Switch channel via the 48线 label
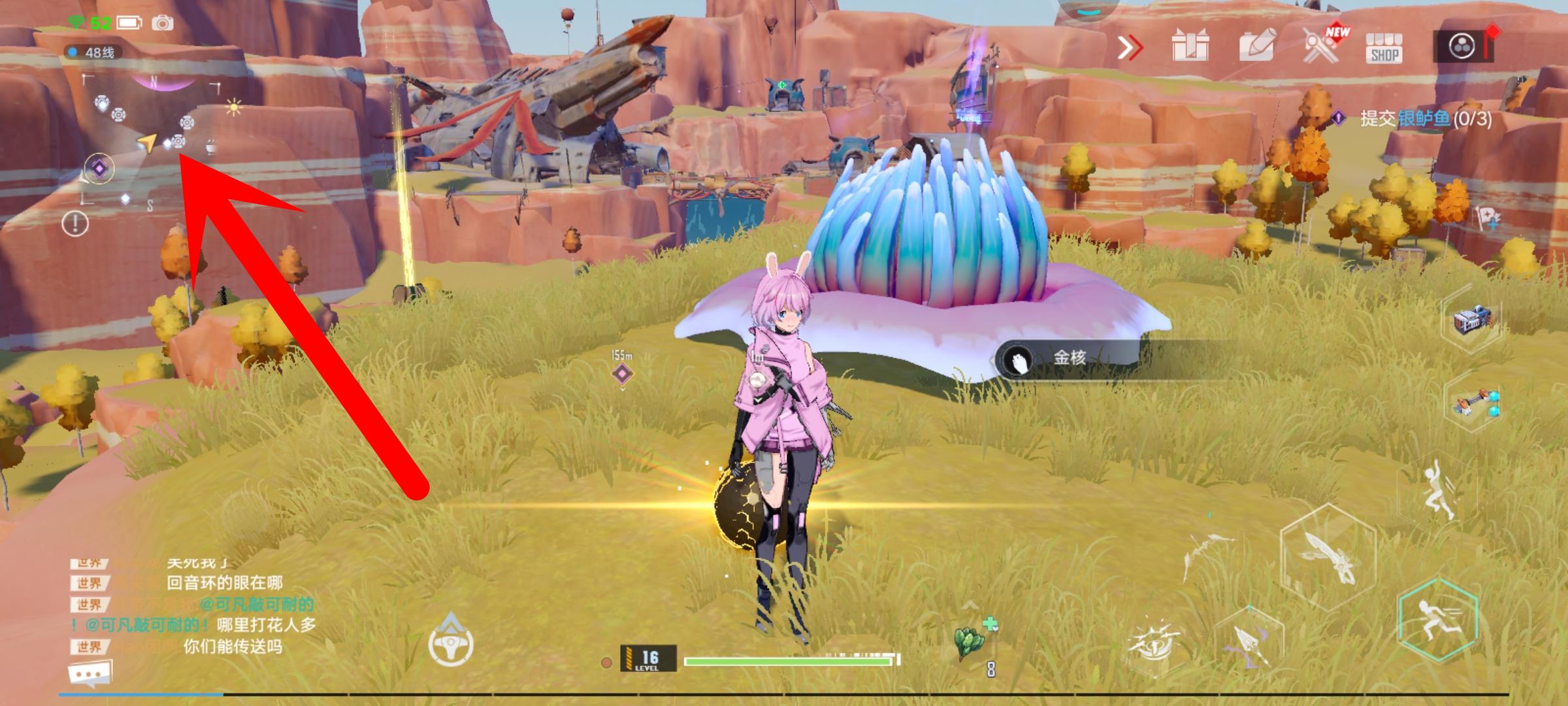 click(91, 52)
